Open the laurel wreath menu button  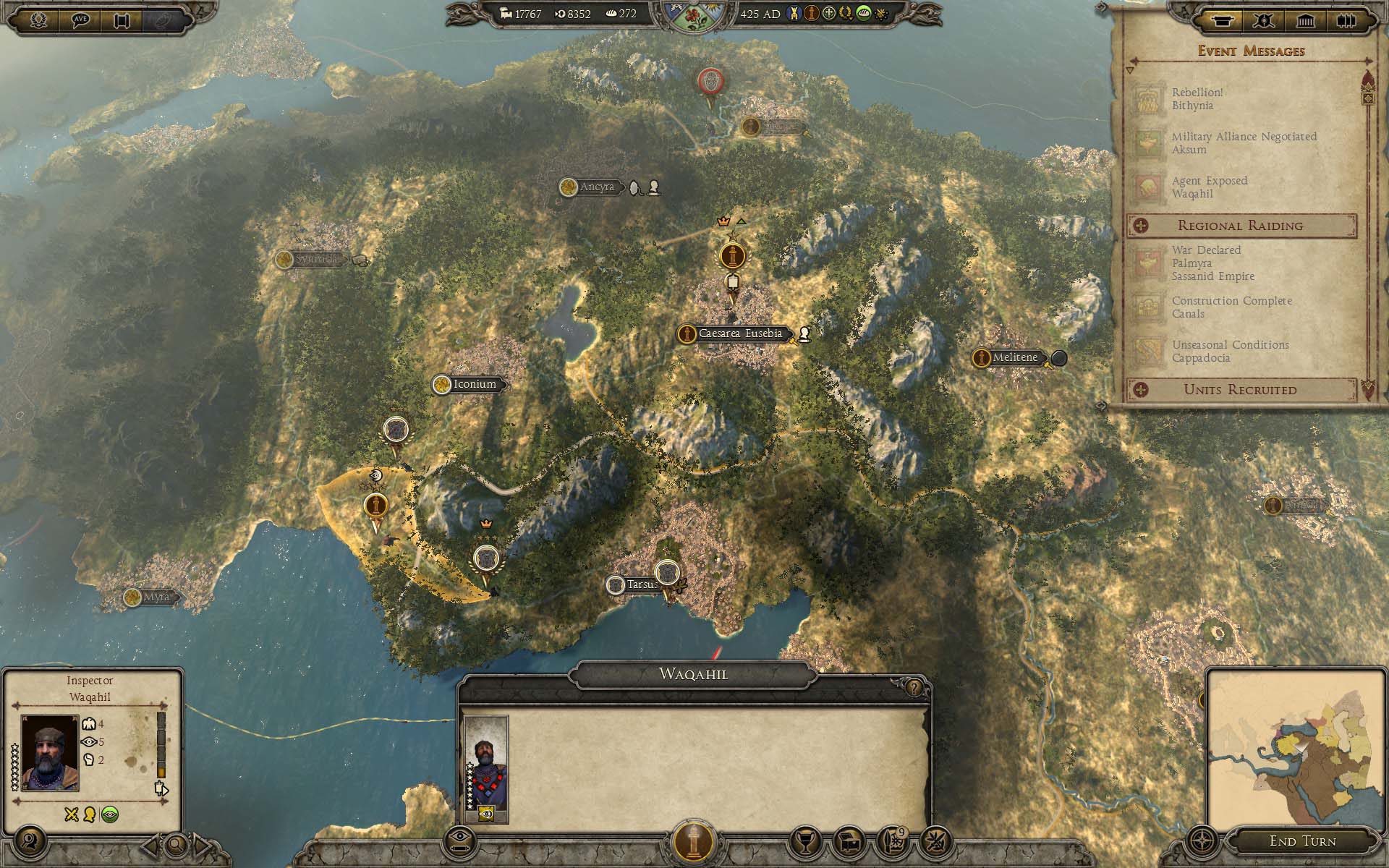pos(39,20)
